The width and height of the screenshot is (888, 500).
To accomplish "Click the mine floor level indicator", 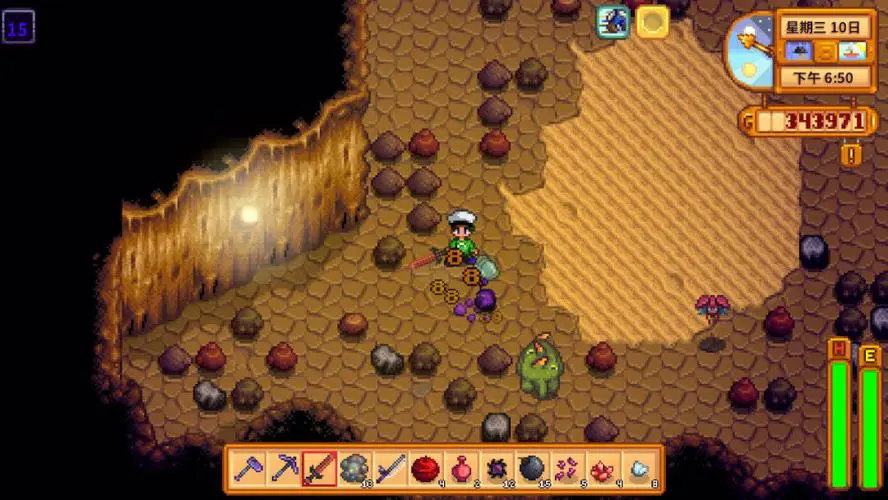I will pos(18,27).
